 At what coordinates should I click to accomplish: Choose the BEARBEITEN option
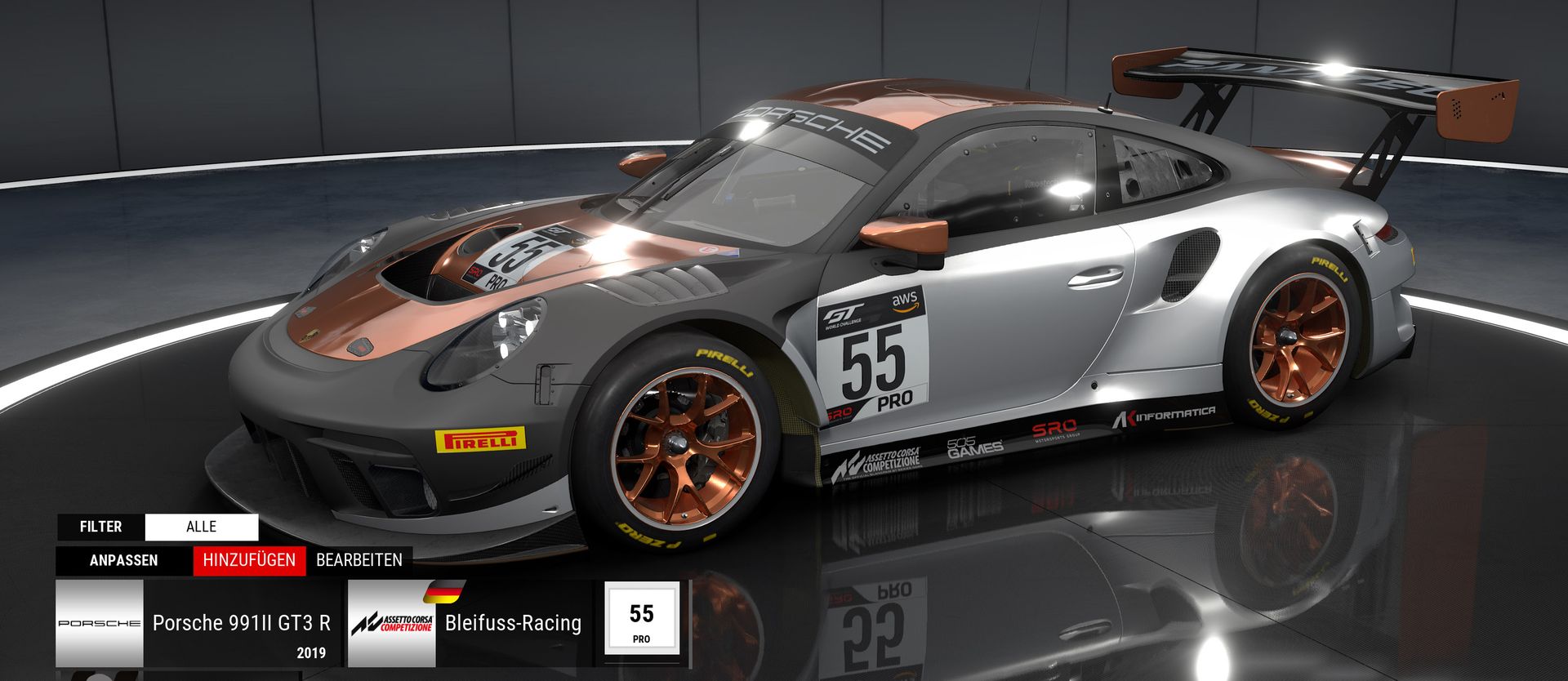(359, 561)
